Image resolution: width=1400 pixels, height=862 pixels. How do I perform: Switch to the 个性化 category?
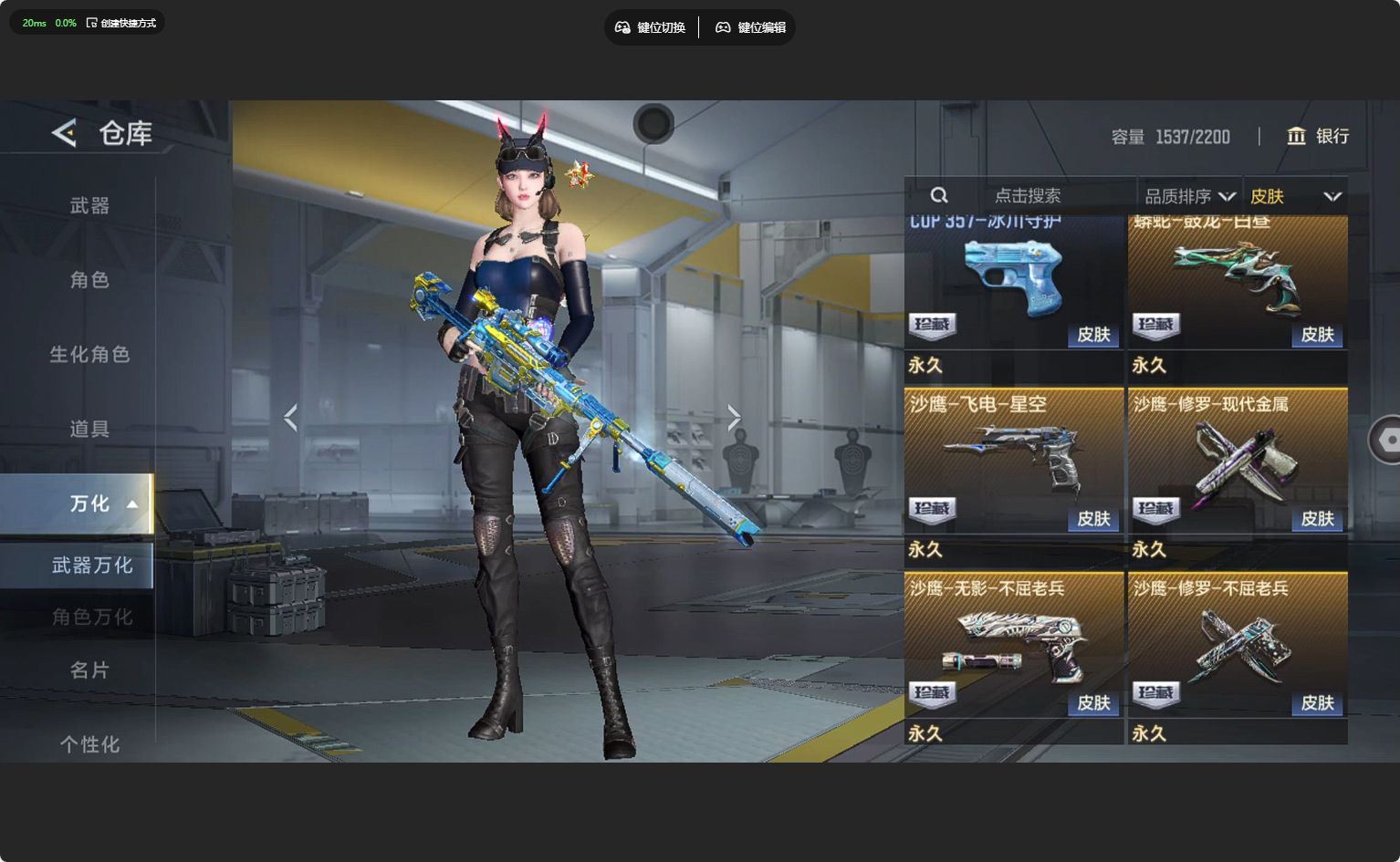coord(89,744)
